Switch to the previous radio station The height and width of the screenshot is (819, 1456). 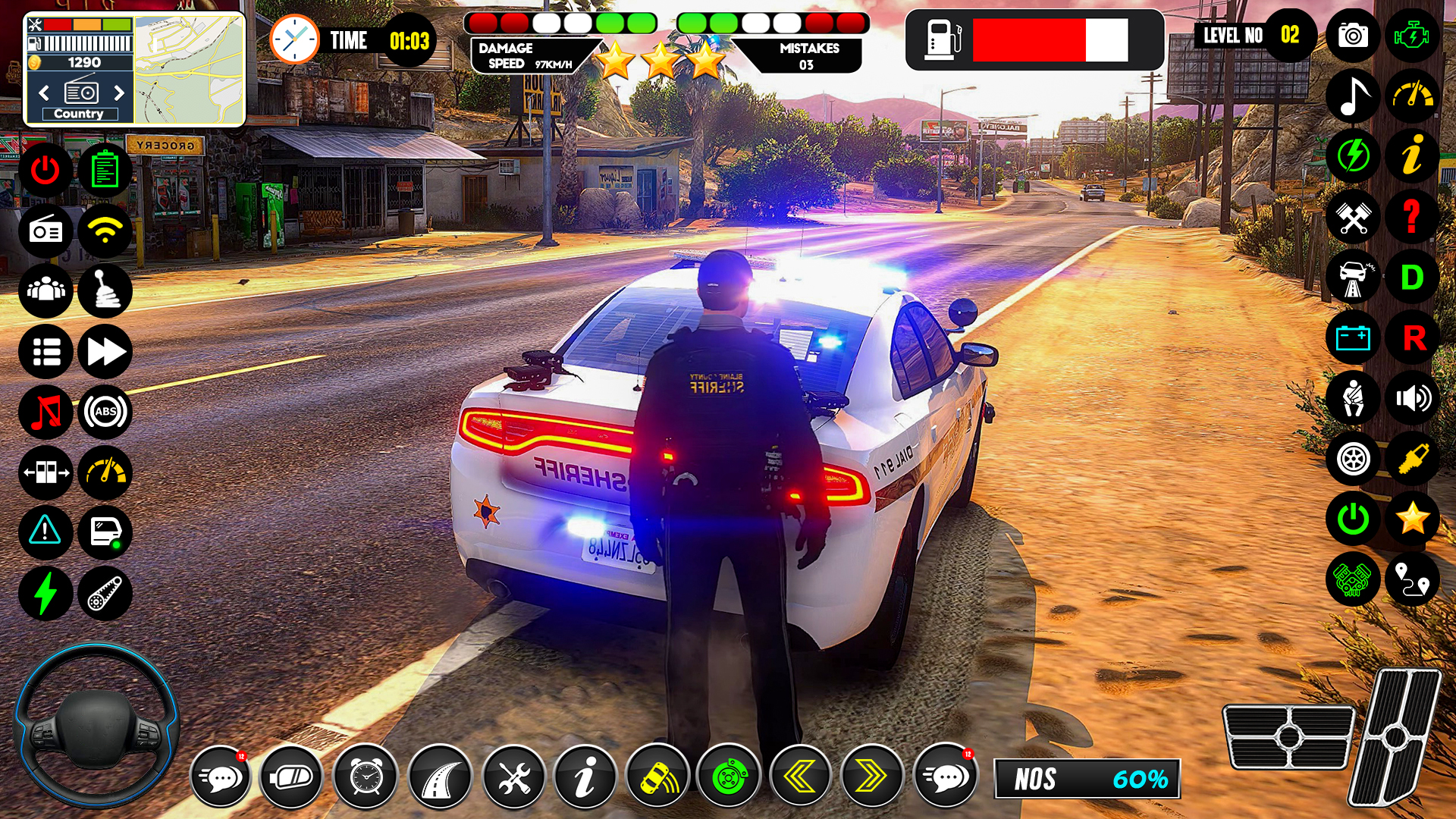click(x=44, y=93)
